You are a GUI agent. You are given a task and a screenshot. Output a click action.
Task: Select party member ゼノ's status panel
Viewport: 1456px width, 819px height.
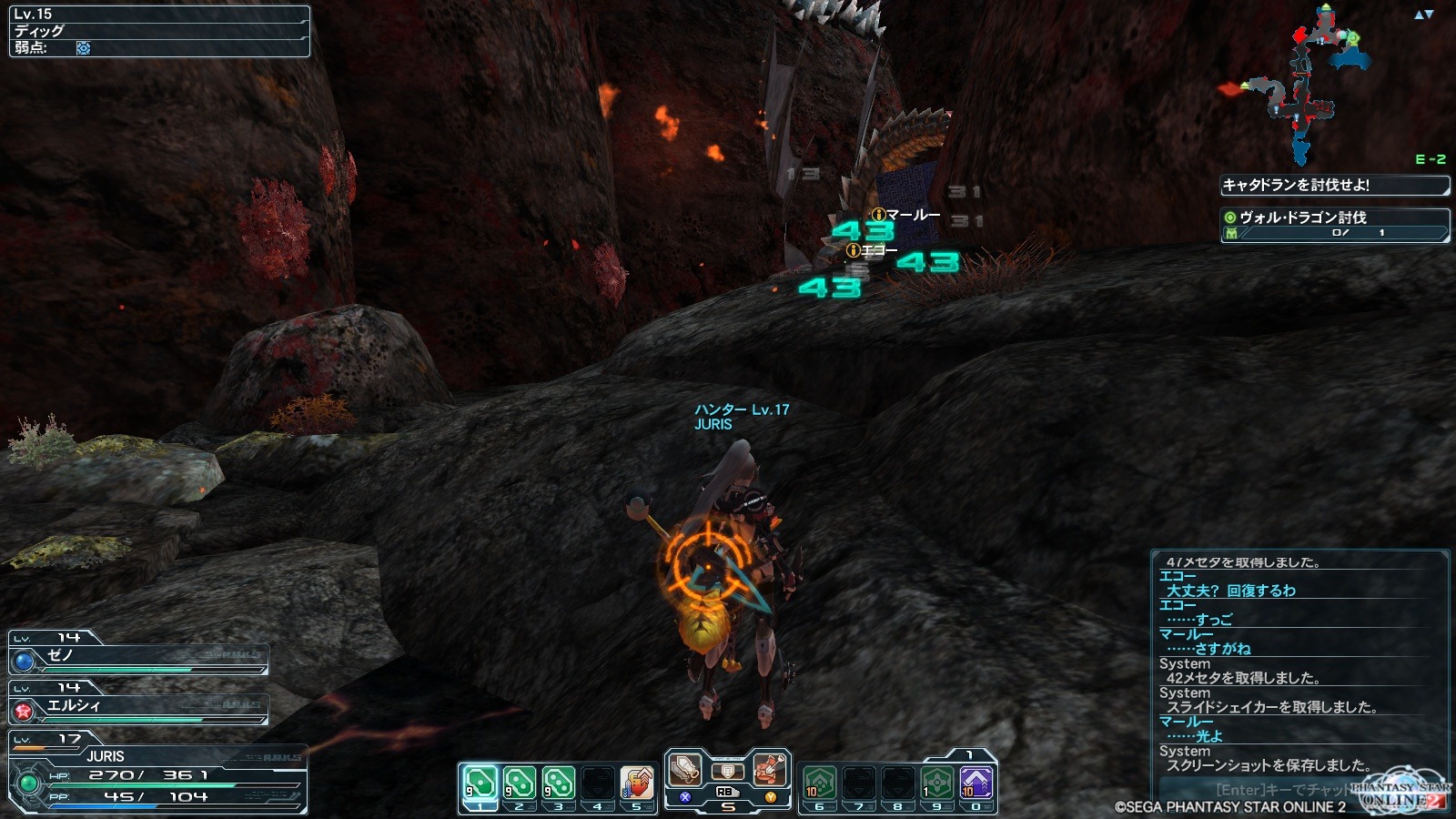[x=138, y=656]
